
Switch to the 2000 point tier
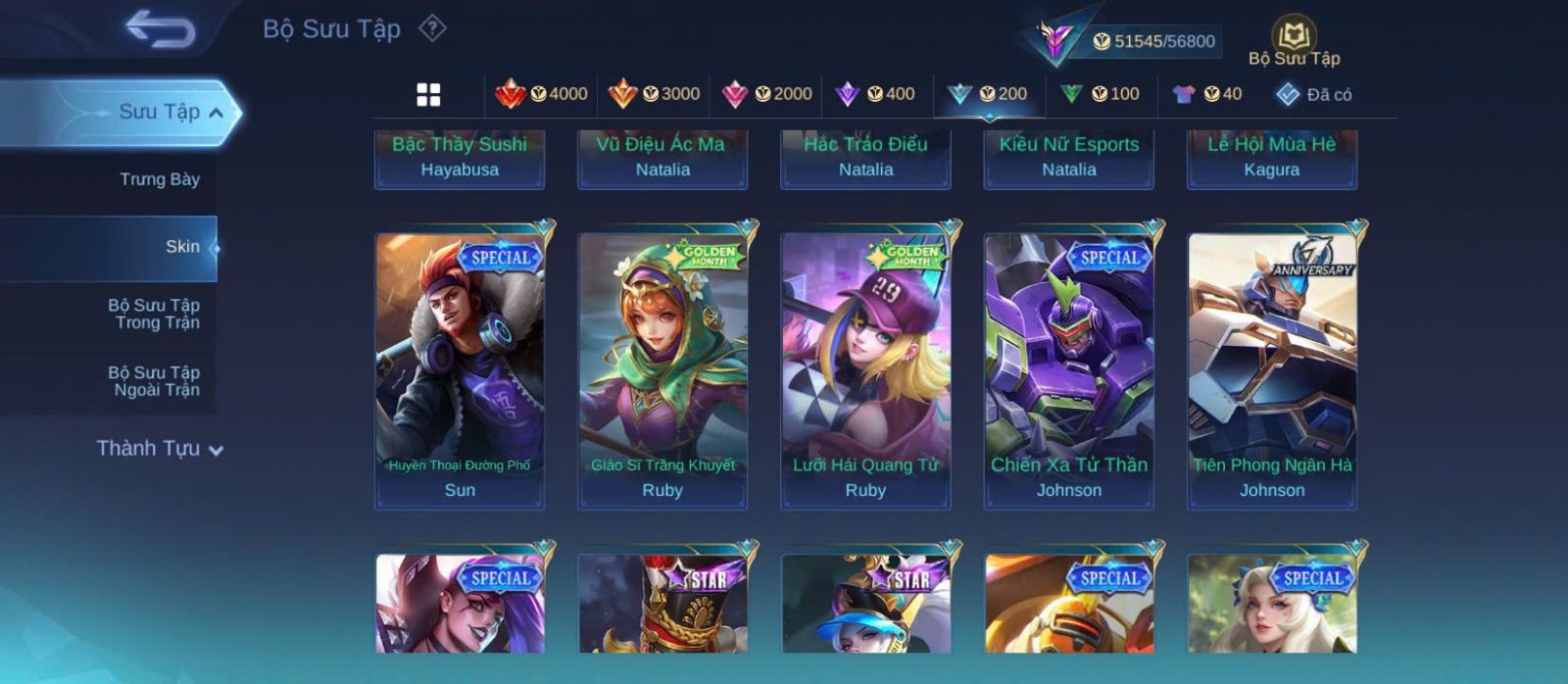coord(766,94)
